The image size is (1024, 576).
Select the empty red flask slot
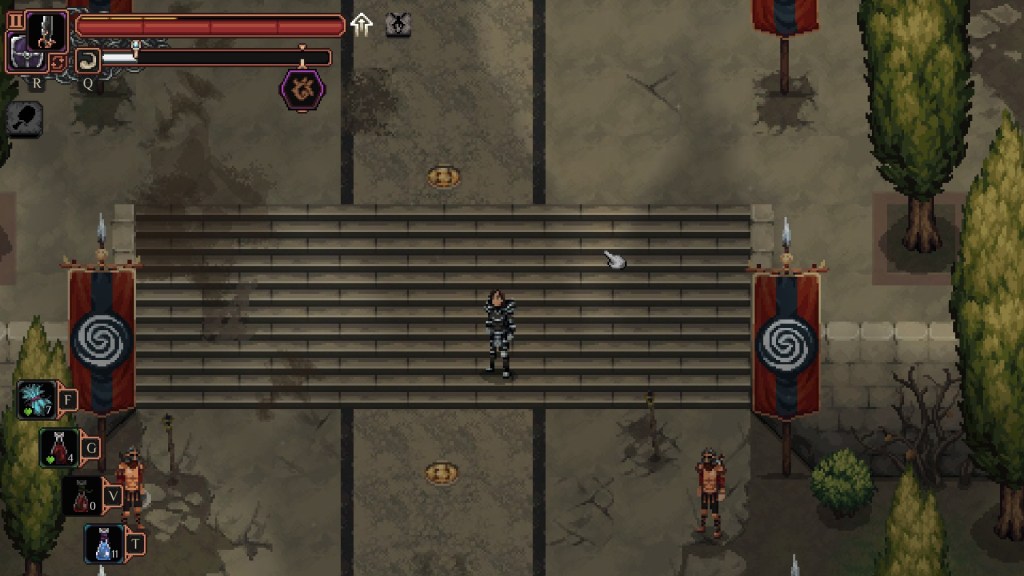tap(82, 495)
